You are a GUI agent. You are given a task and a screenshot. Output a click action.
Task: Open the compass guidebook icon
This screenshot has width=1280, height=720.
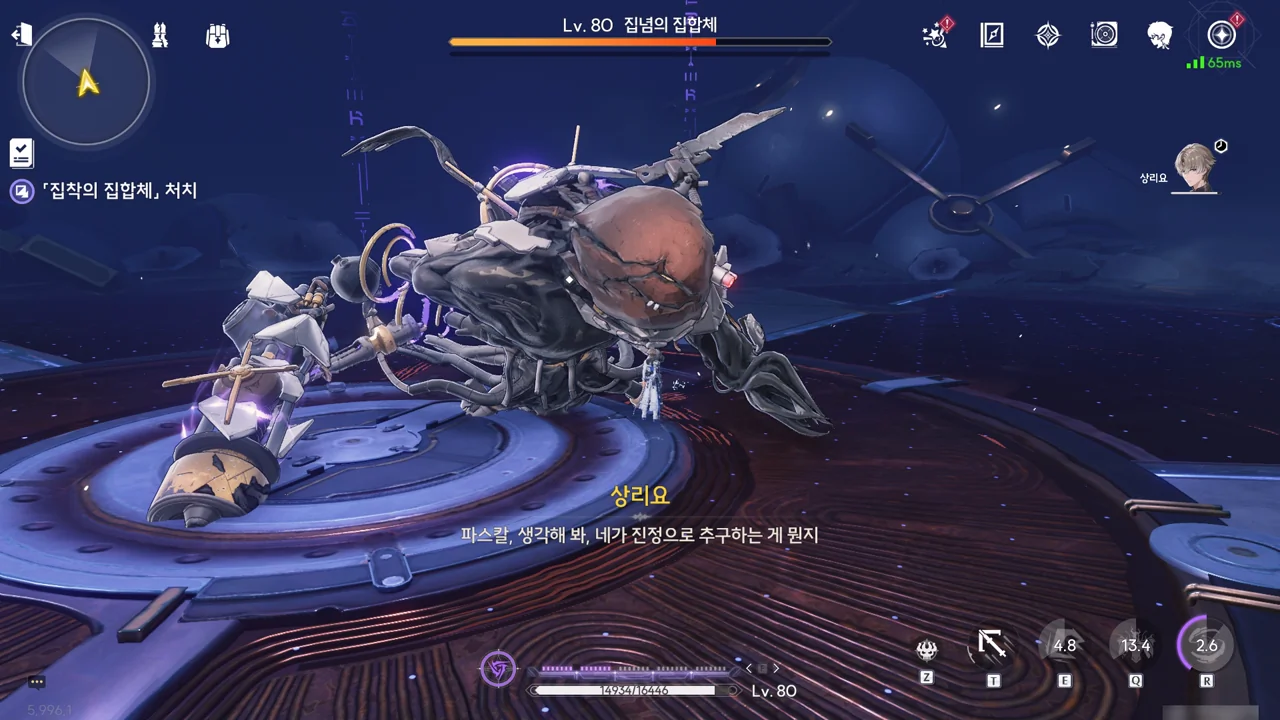click(x=991, y=36)
